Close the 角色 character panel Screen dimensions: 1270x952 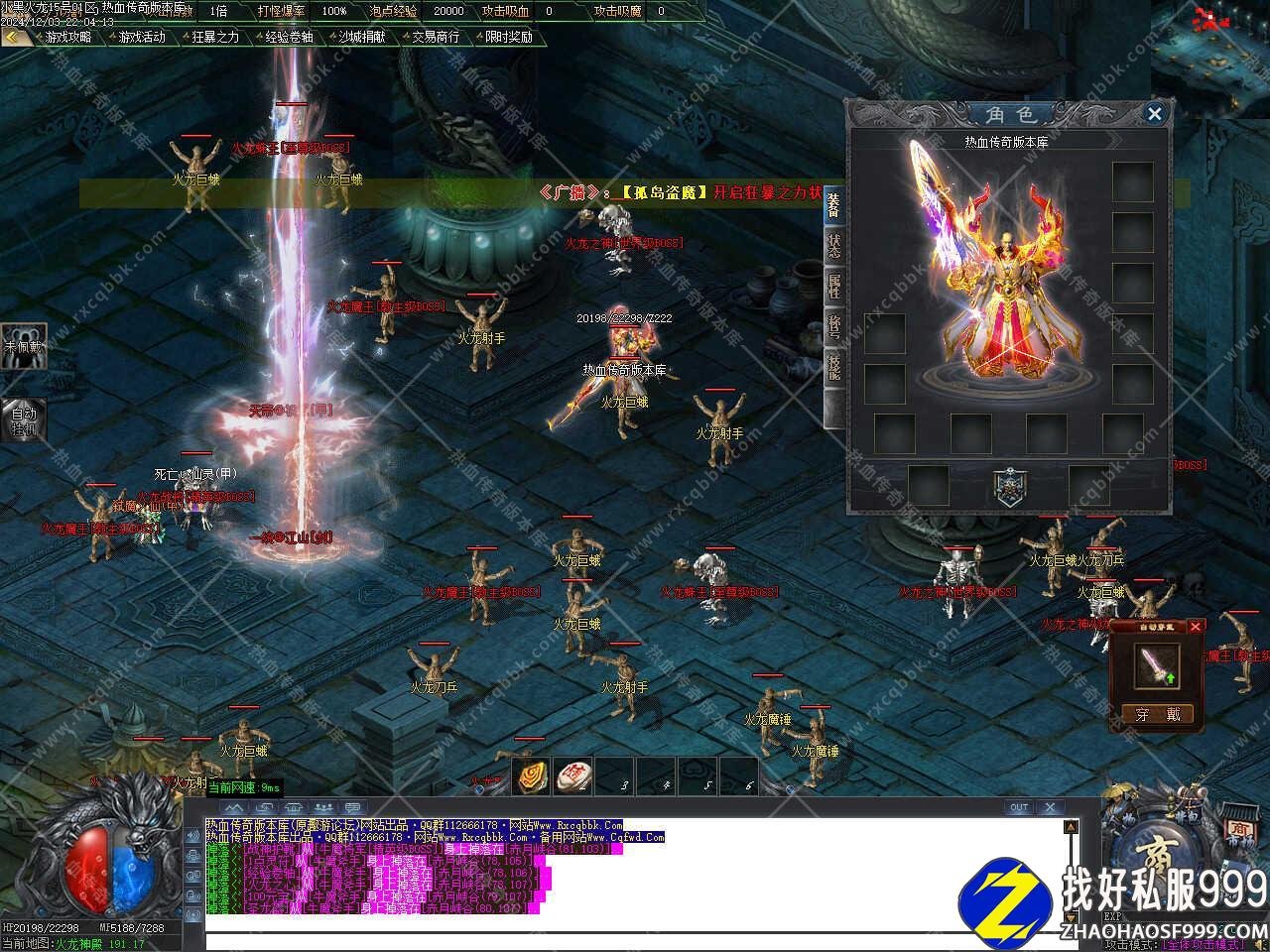pos(1154,114)
